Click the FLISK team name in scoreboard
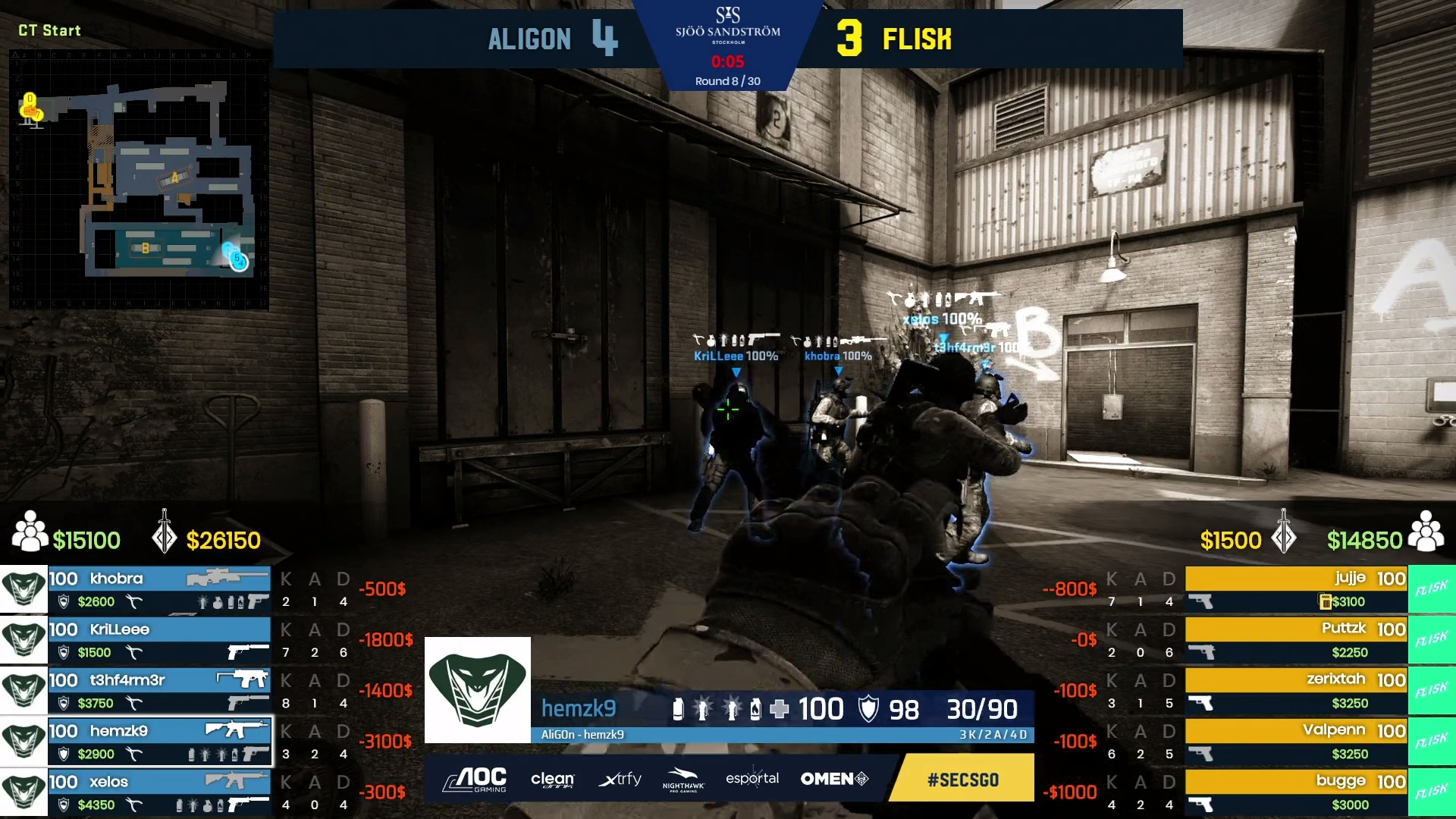1456x819 pixels. point(917,39)
